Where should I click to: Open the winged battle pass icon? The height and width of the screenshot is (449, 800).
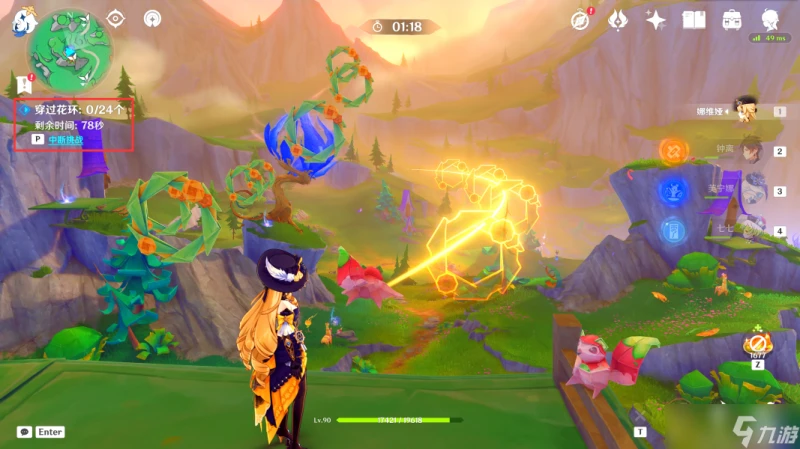click(x=618, y=19)
